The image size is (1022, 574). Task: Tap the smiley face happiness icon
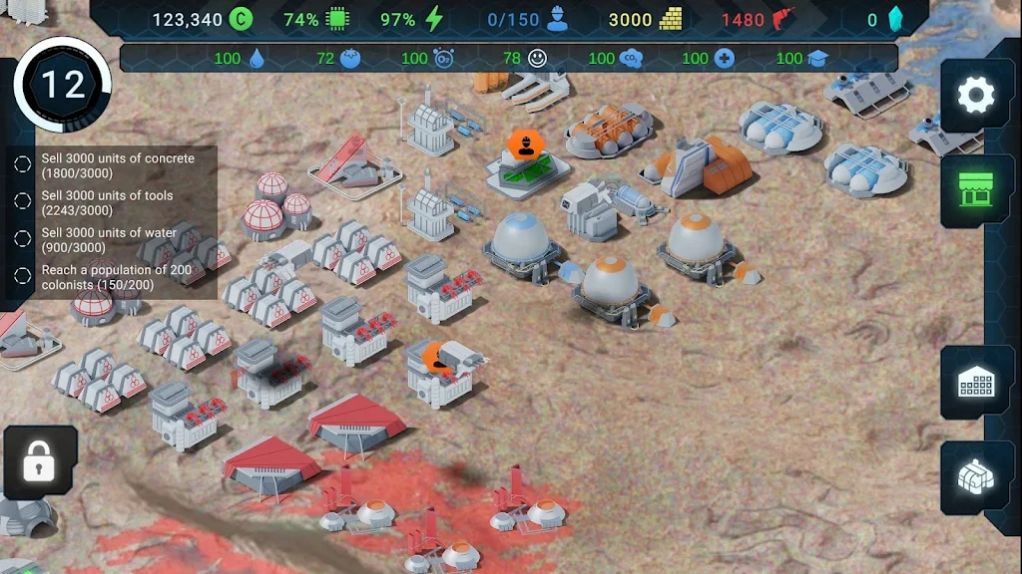click(538, 58)
